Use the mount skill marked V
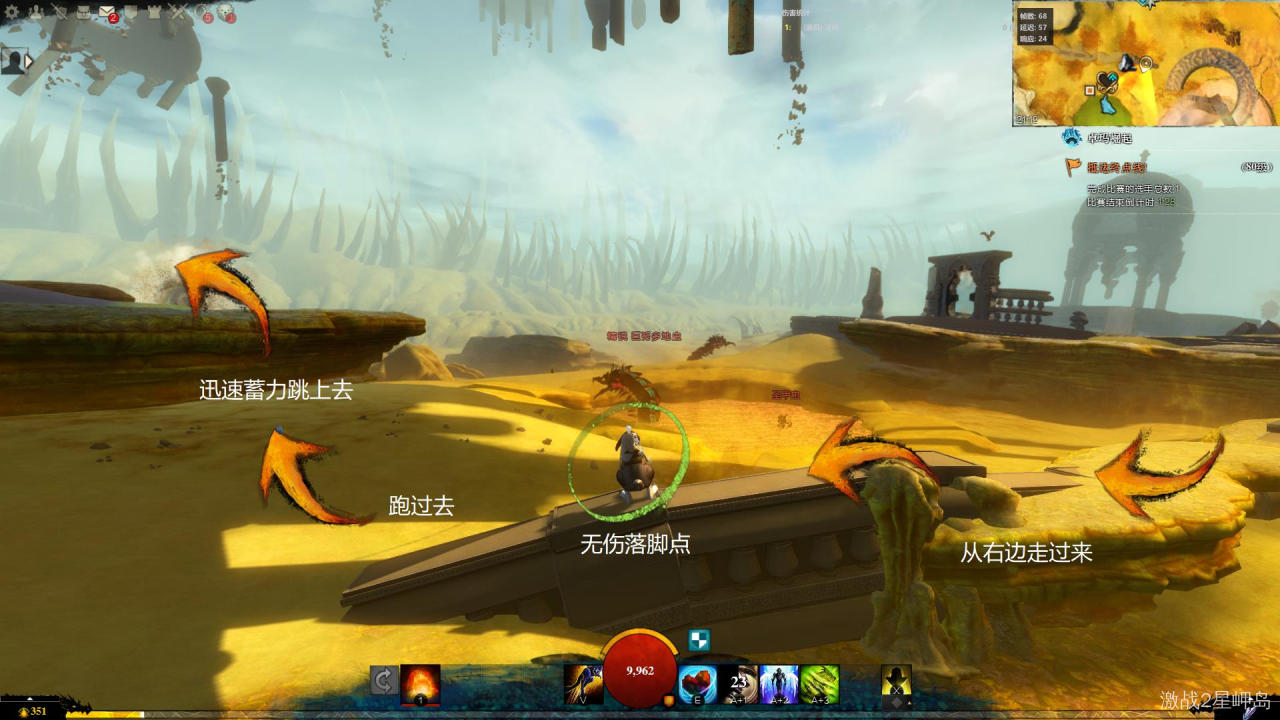Screen dimensions: 1280x720 [583, 683]
